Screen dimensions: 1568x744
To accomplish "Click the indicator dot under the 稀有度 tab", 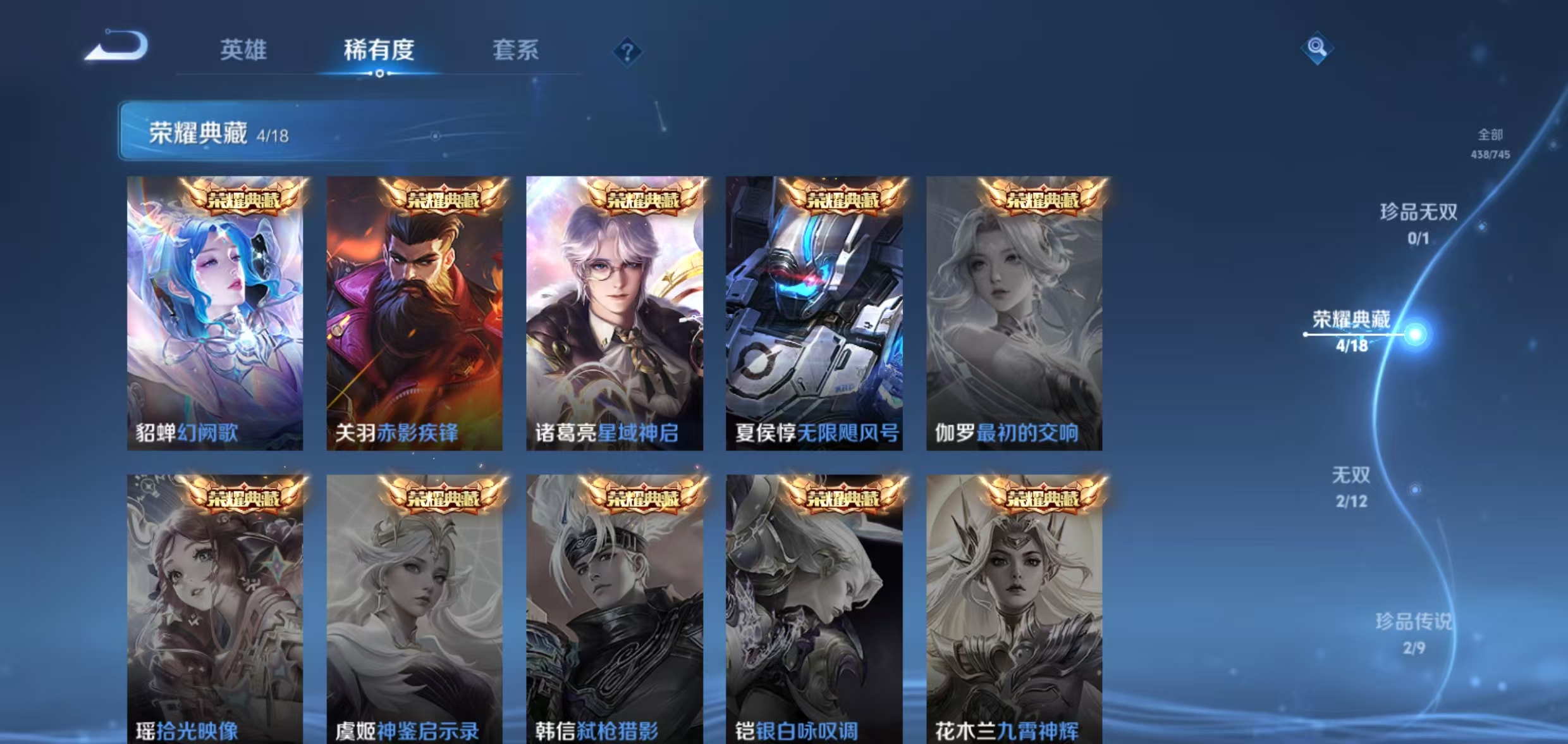I will (378, 73).
